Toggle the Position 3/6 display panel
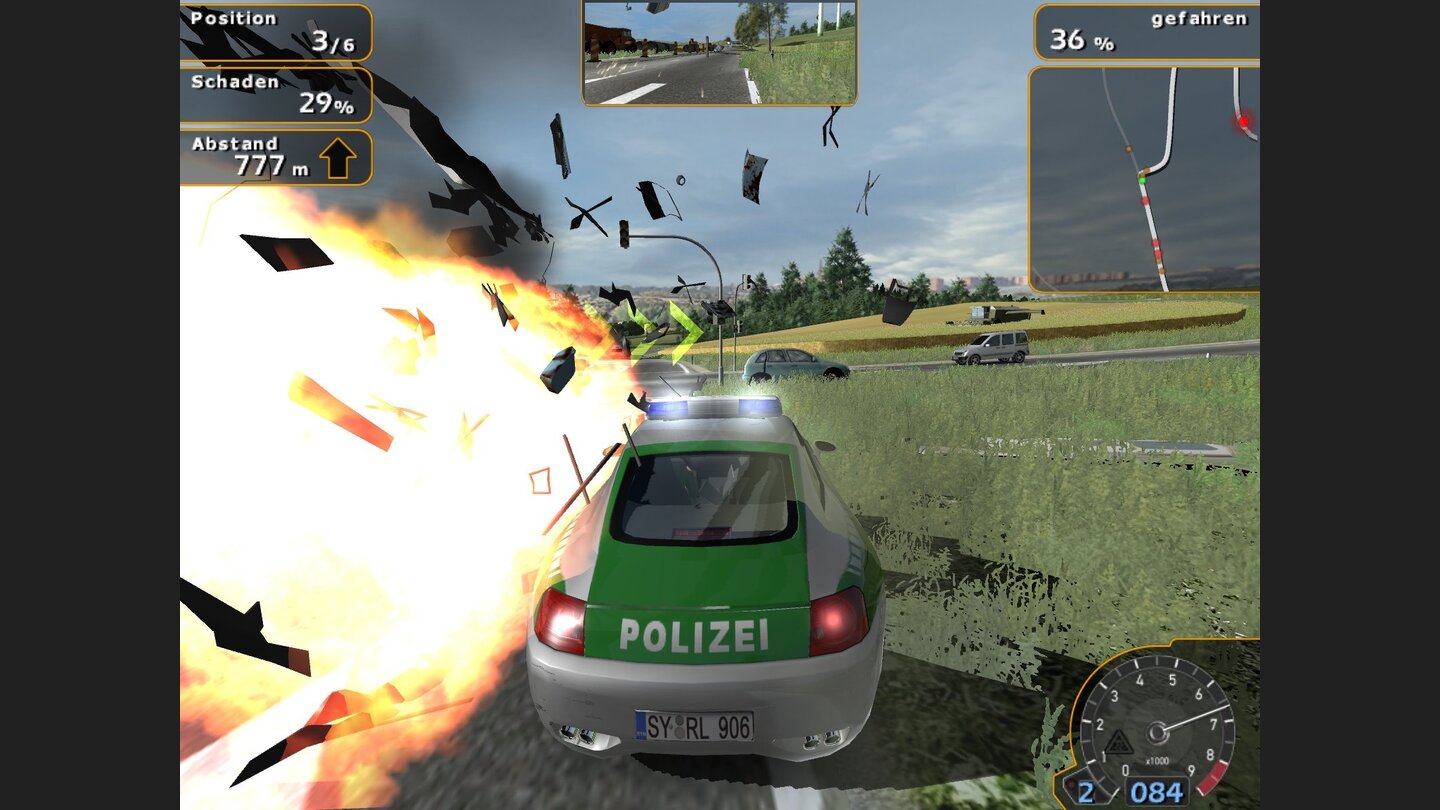 [x=275, y=29]
